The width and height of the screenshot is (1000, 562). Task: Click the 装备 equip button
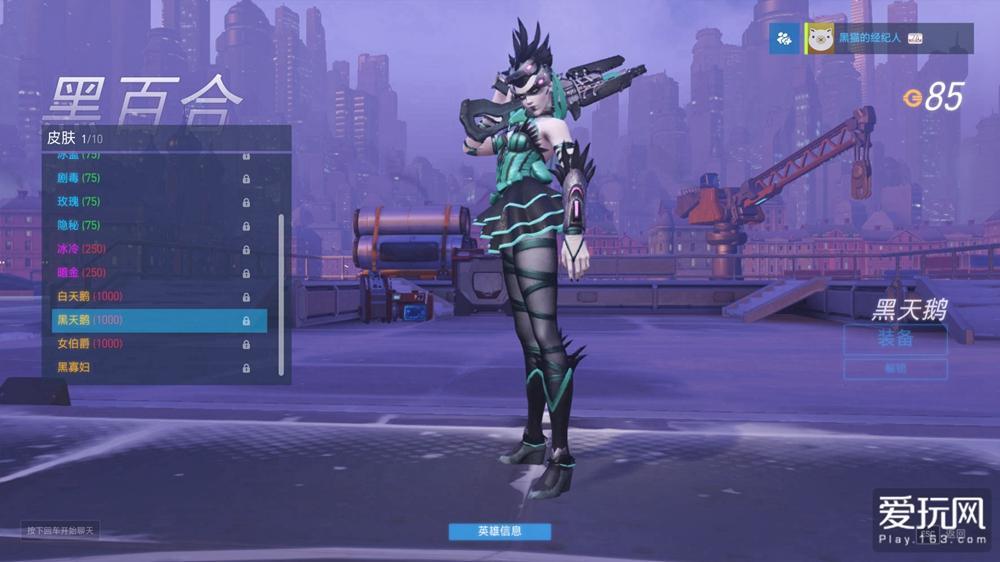click(x=894, y=339)
